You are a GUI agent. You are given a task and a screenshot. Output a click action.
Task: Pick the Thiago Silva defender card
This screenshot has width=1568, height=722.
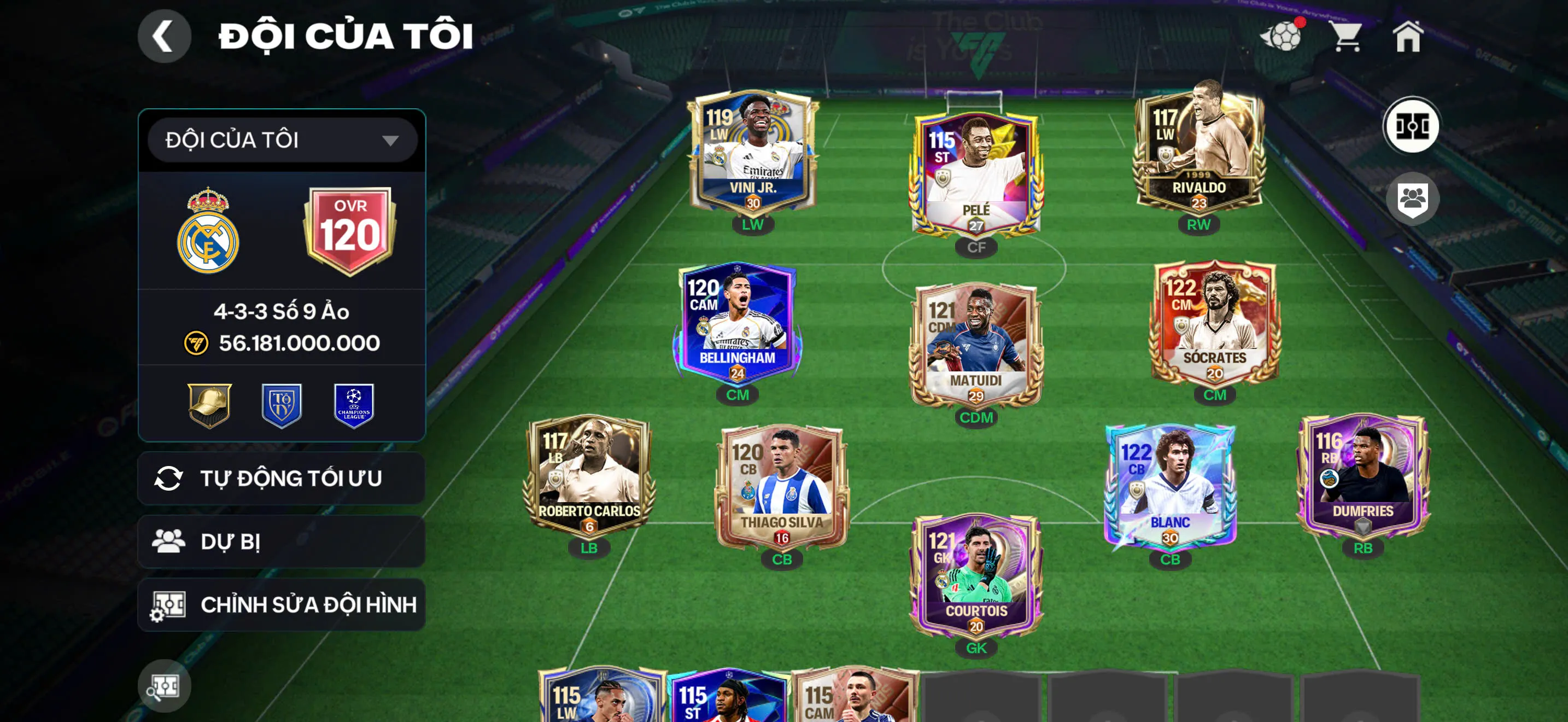[782, 487]
